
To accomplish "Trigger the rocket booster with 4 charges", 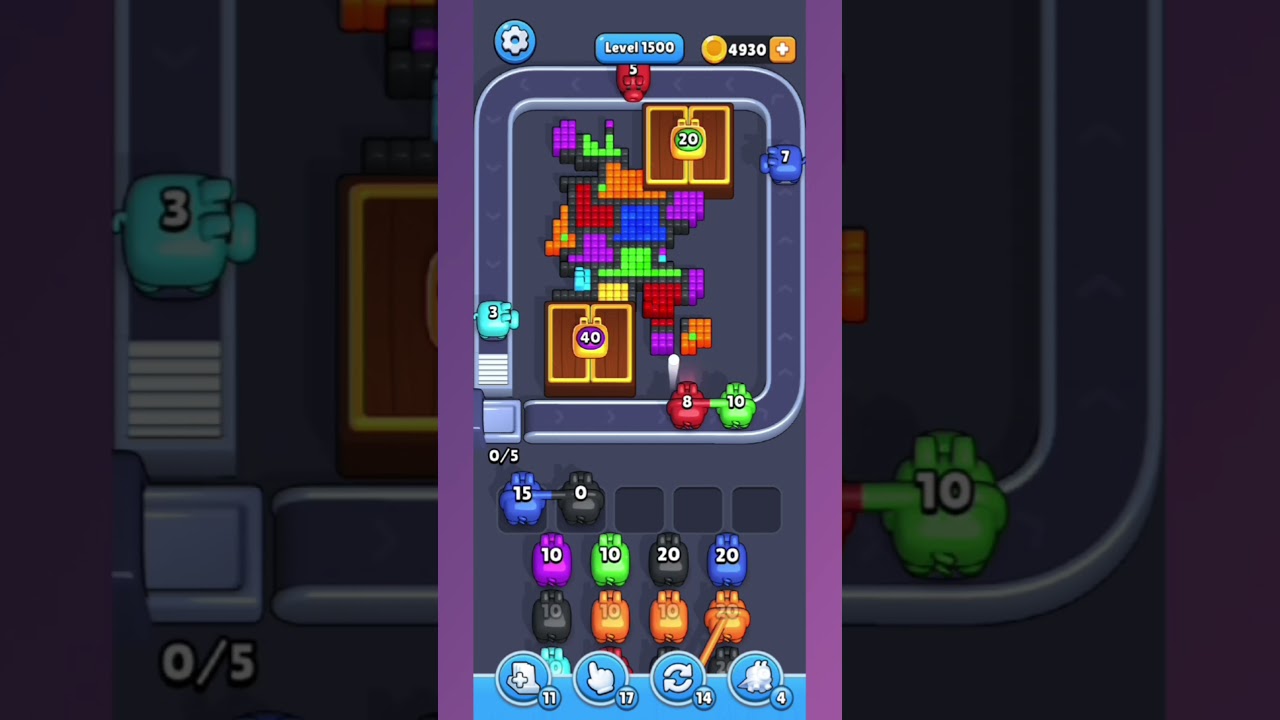I will click(755, 678).
